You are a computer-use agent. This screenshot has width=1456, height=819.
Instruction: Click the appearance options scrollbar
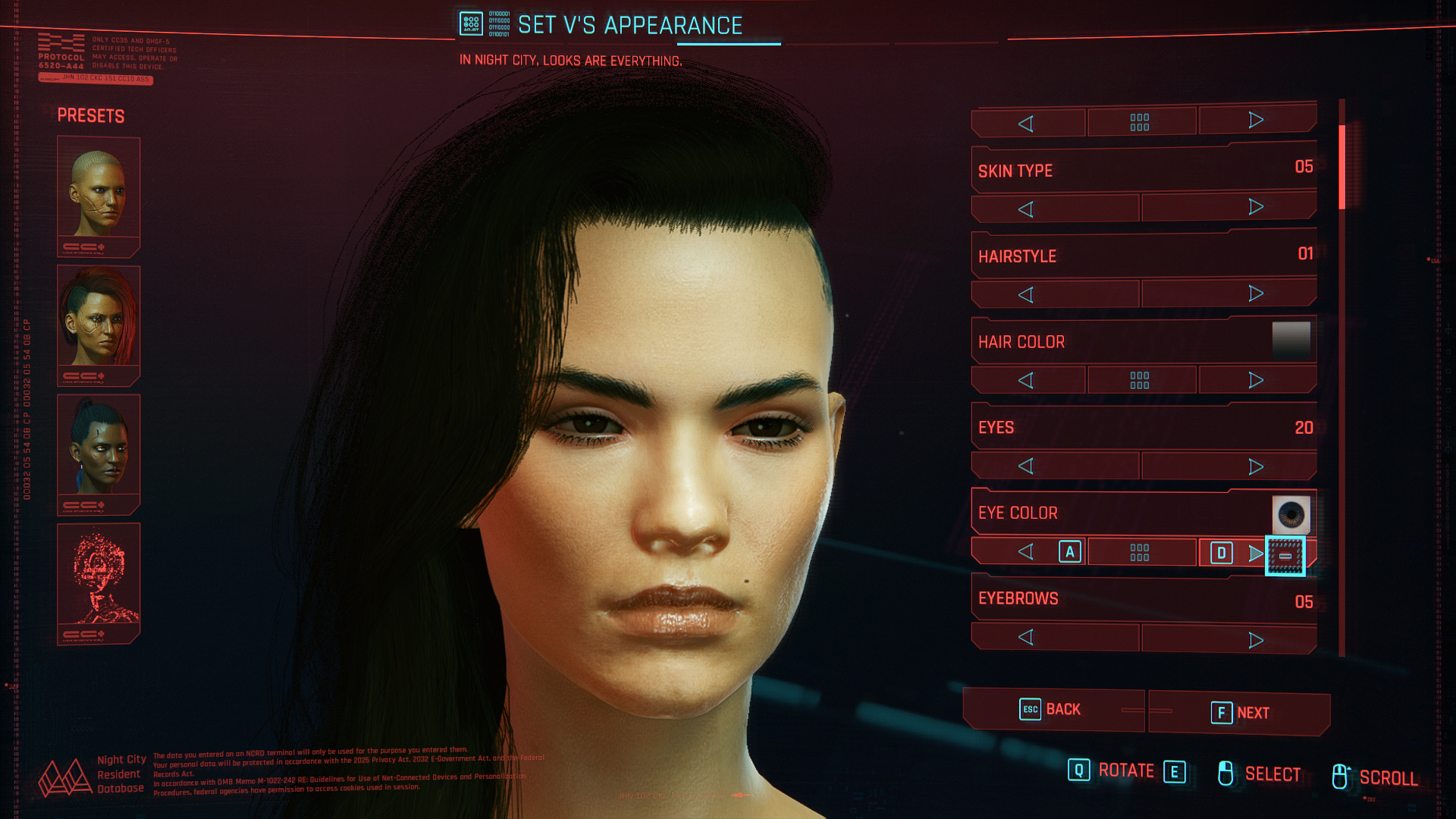(x=1341, y=168)
